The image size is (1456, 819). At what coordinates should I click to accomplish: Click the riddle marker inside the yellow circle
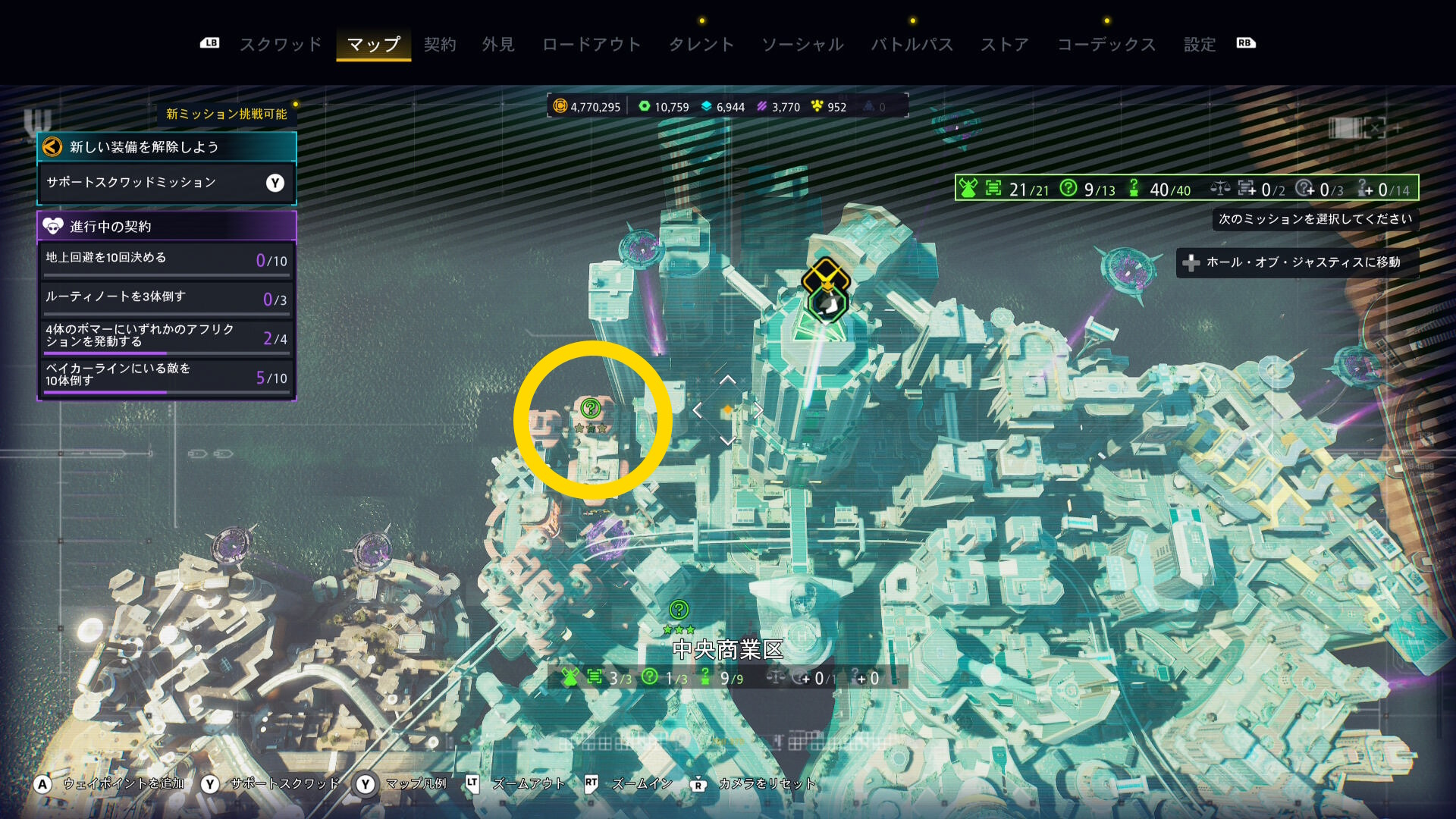pyautogui.click(x=591, y=409)
